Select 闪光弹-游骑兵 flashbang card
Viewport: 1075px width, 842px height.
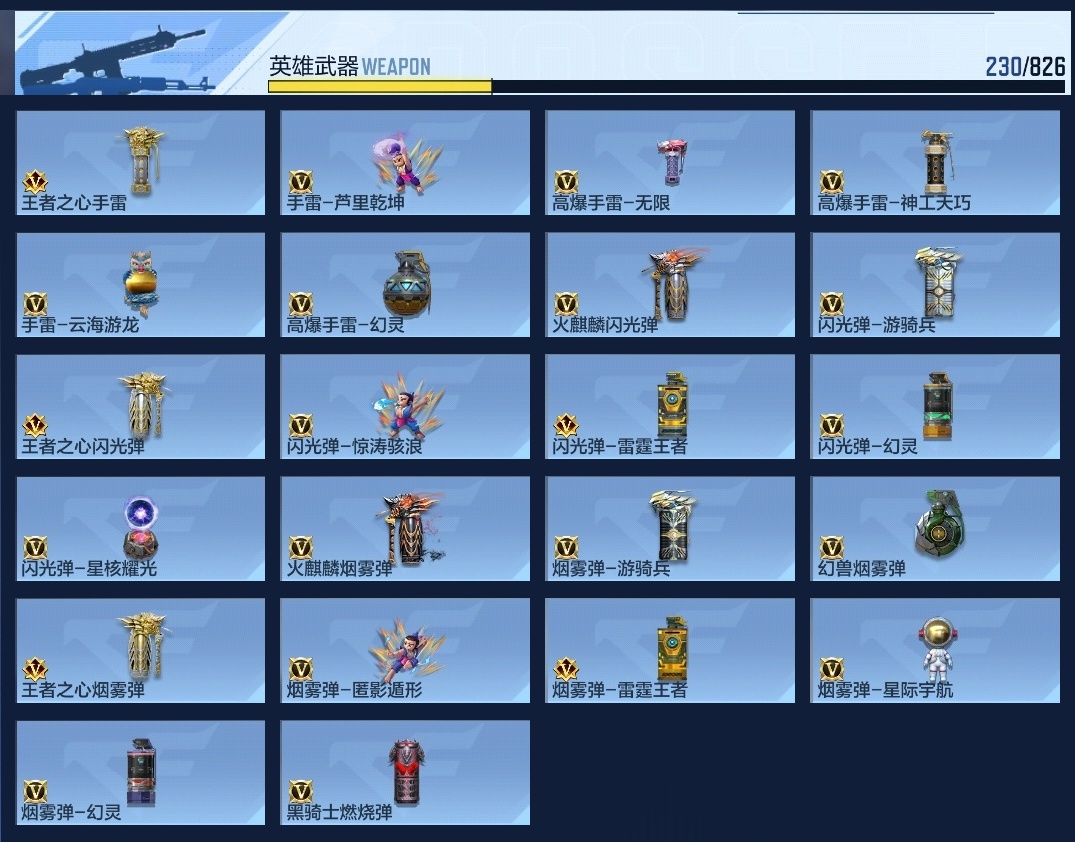click(x=935, y=284)
